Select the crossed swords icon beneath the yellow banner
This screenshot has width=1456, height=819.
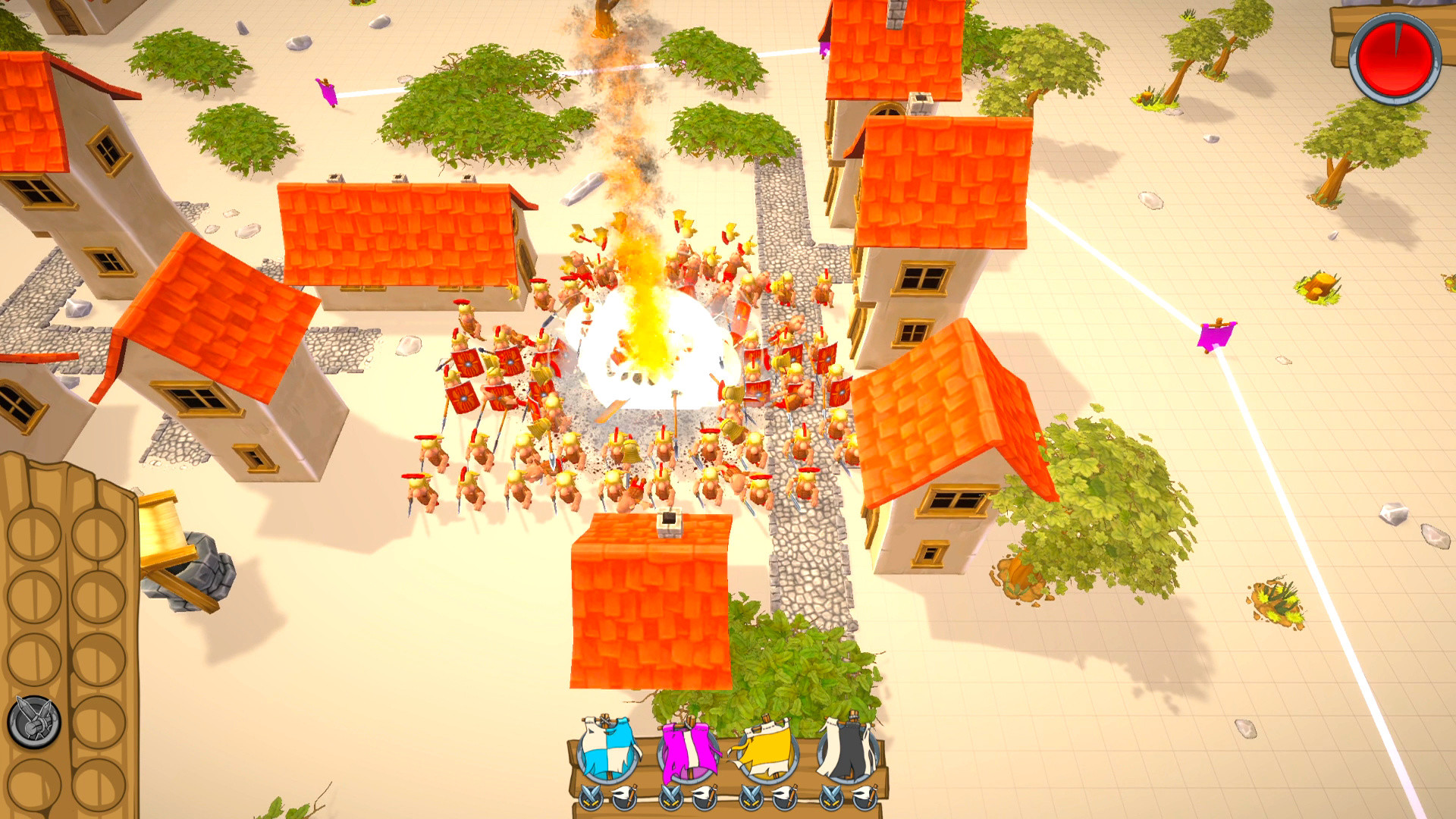[750, 798]
